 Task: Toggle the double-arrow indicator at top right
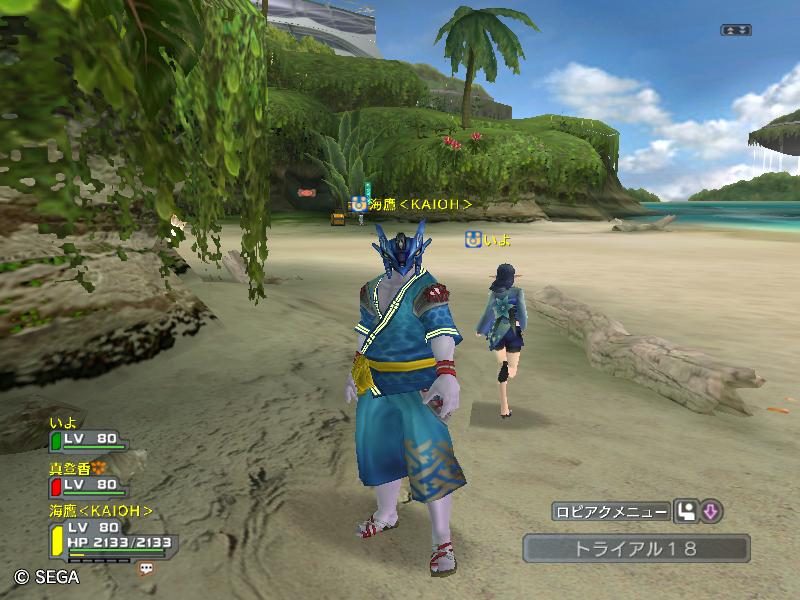735,30
